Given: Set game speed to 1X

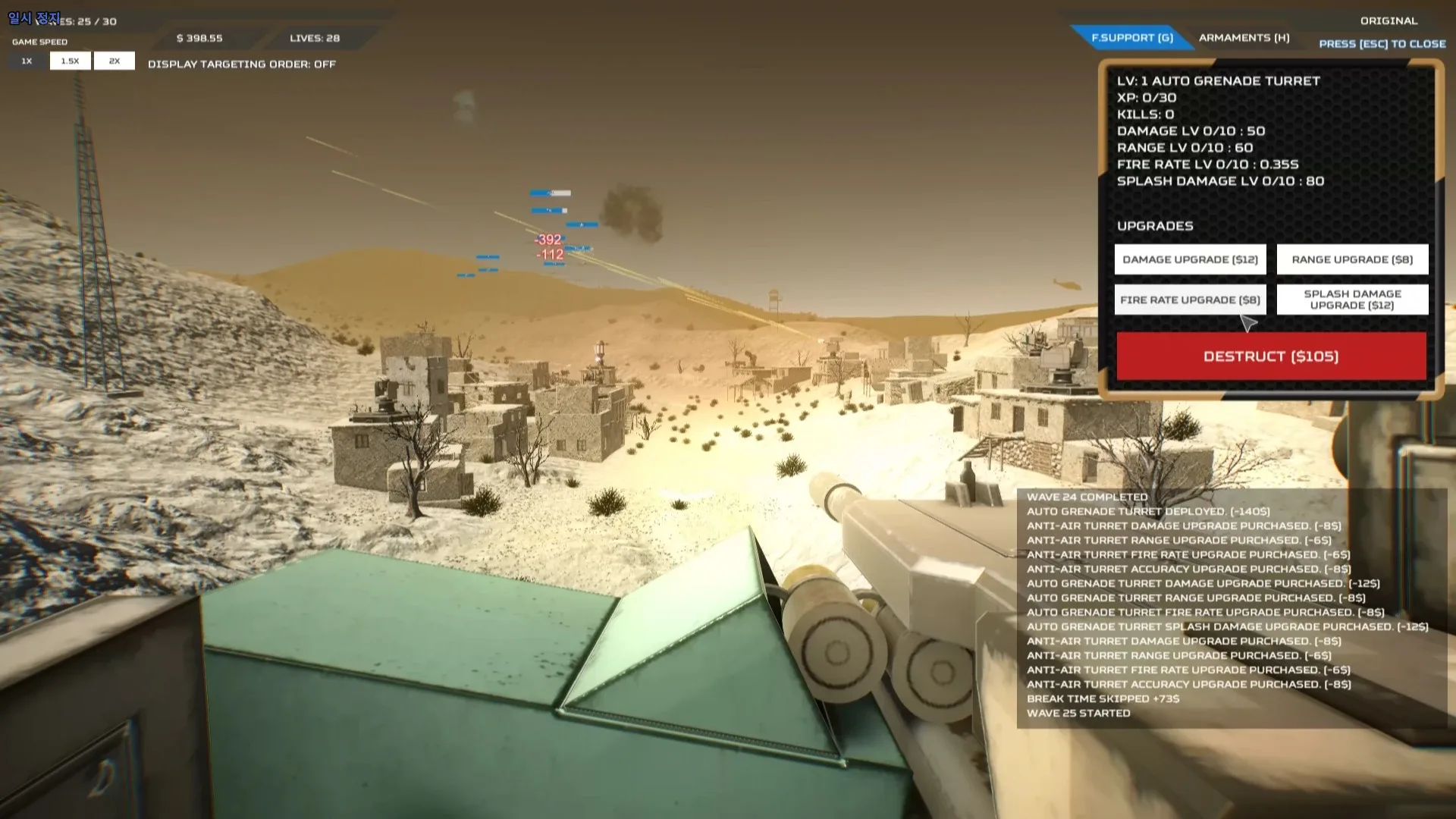Looking at the screenshot, I should 26,61.
